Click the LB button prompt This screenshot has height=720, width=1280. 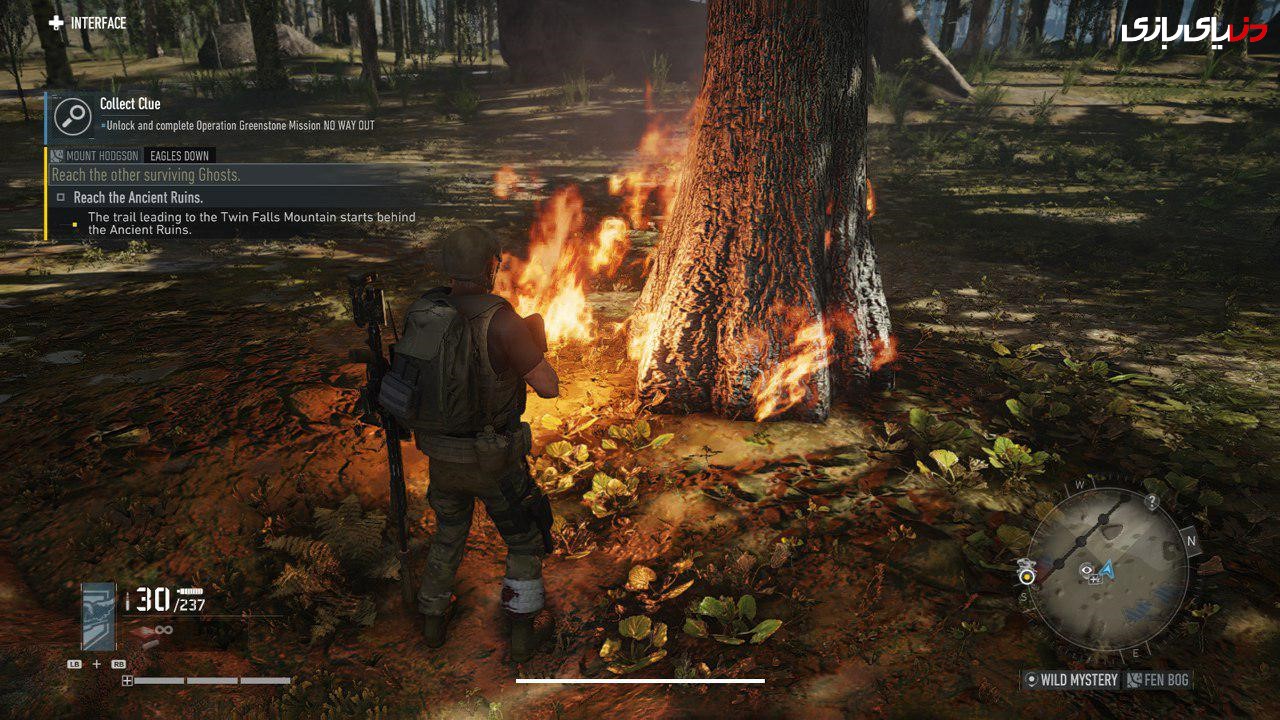pos(75,664)
